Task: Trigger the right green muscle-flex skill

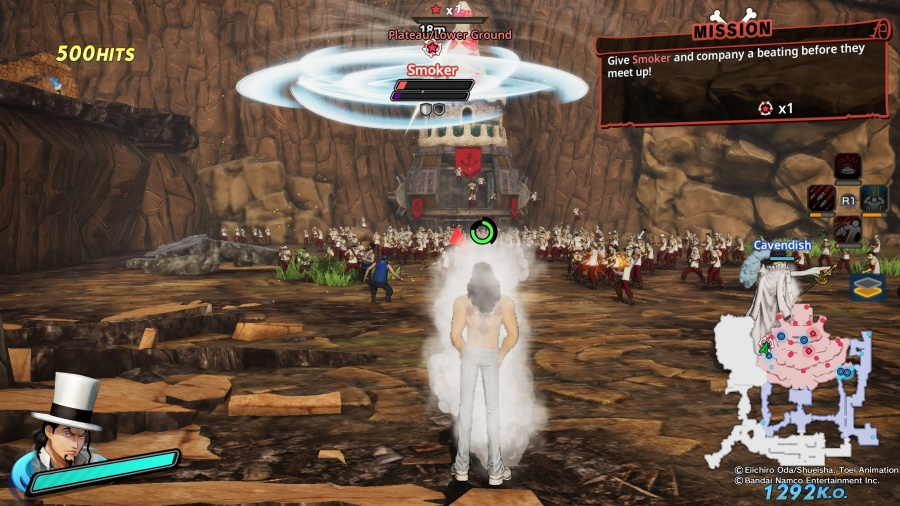Action: [x=874, y=198]
